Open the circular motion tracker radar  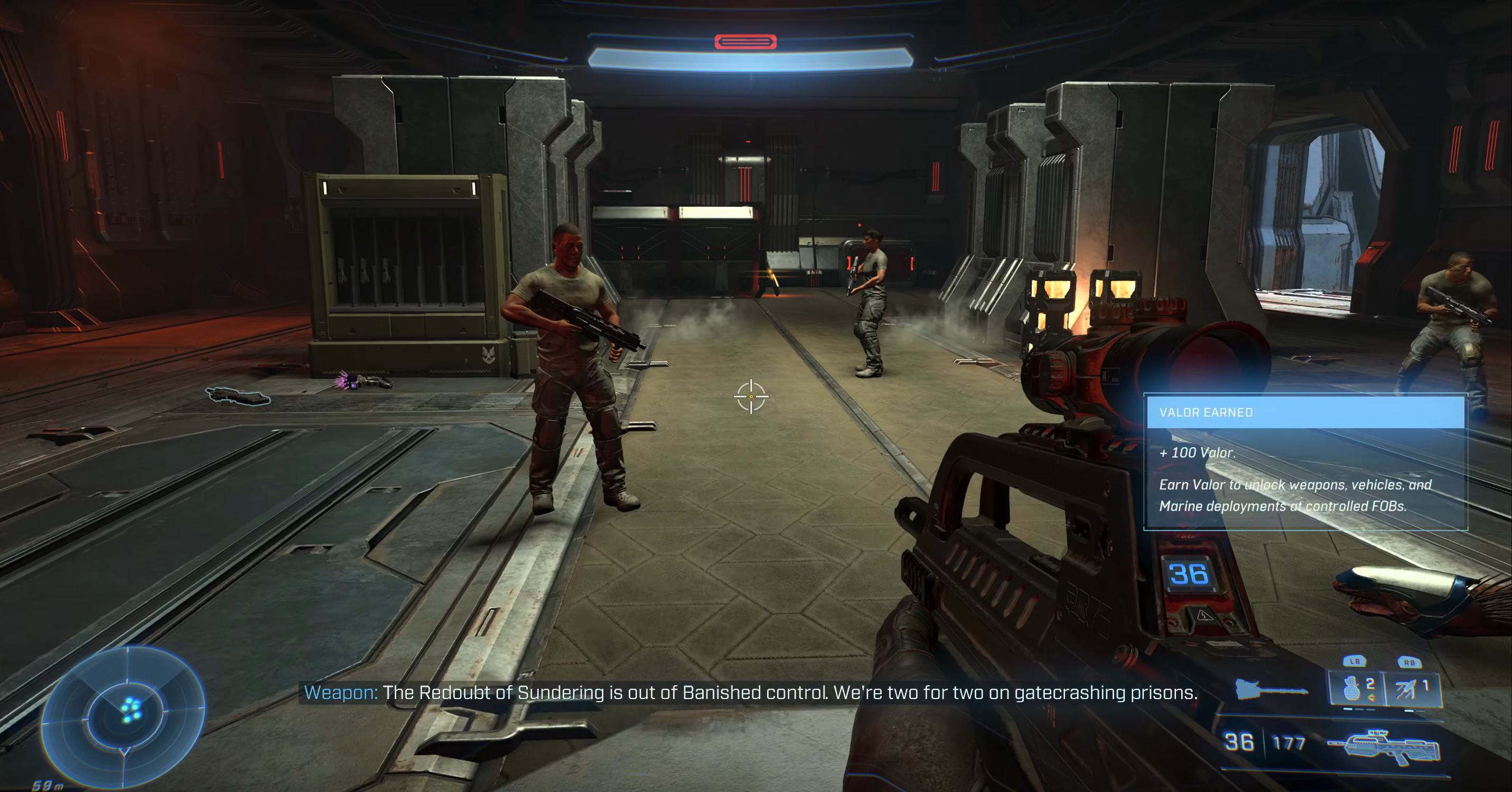124,716
